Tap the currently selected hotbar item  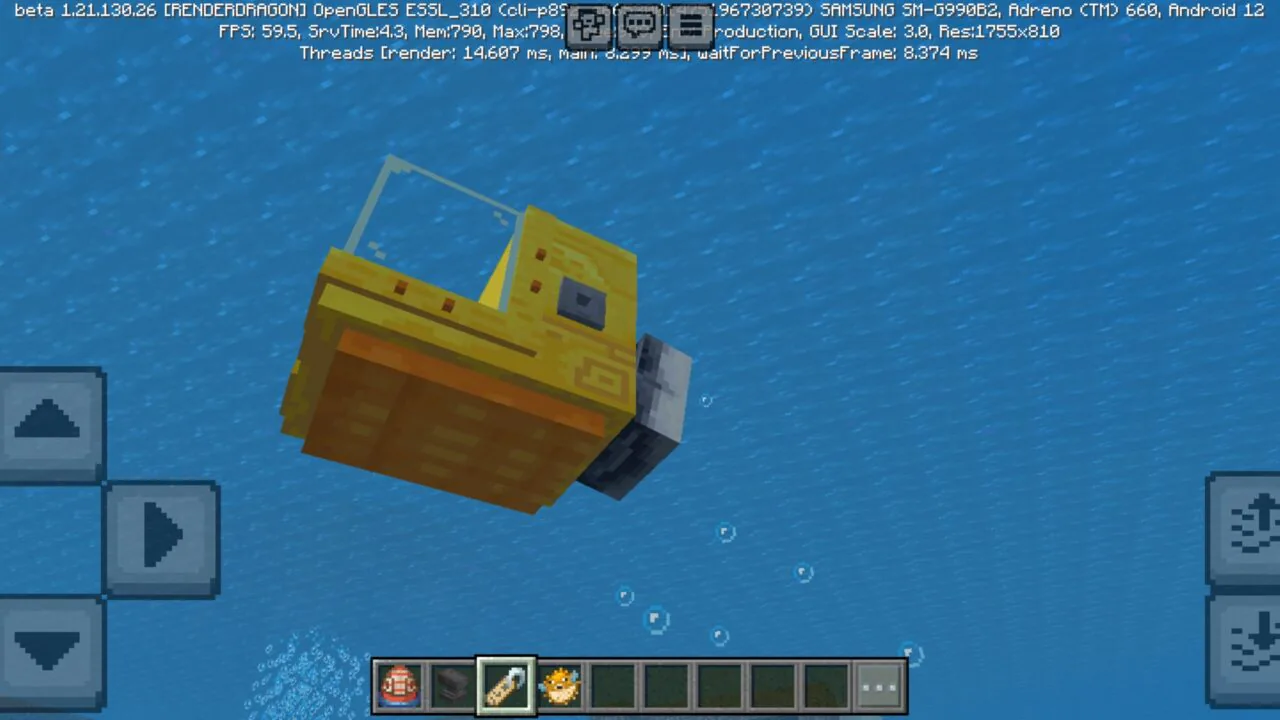506,683
